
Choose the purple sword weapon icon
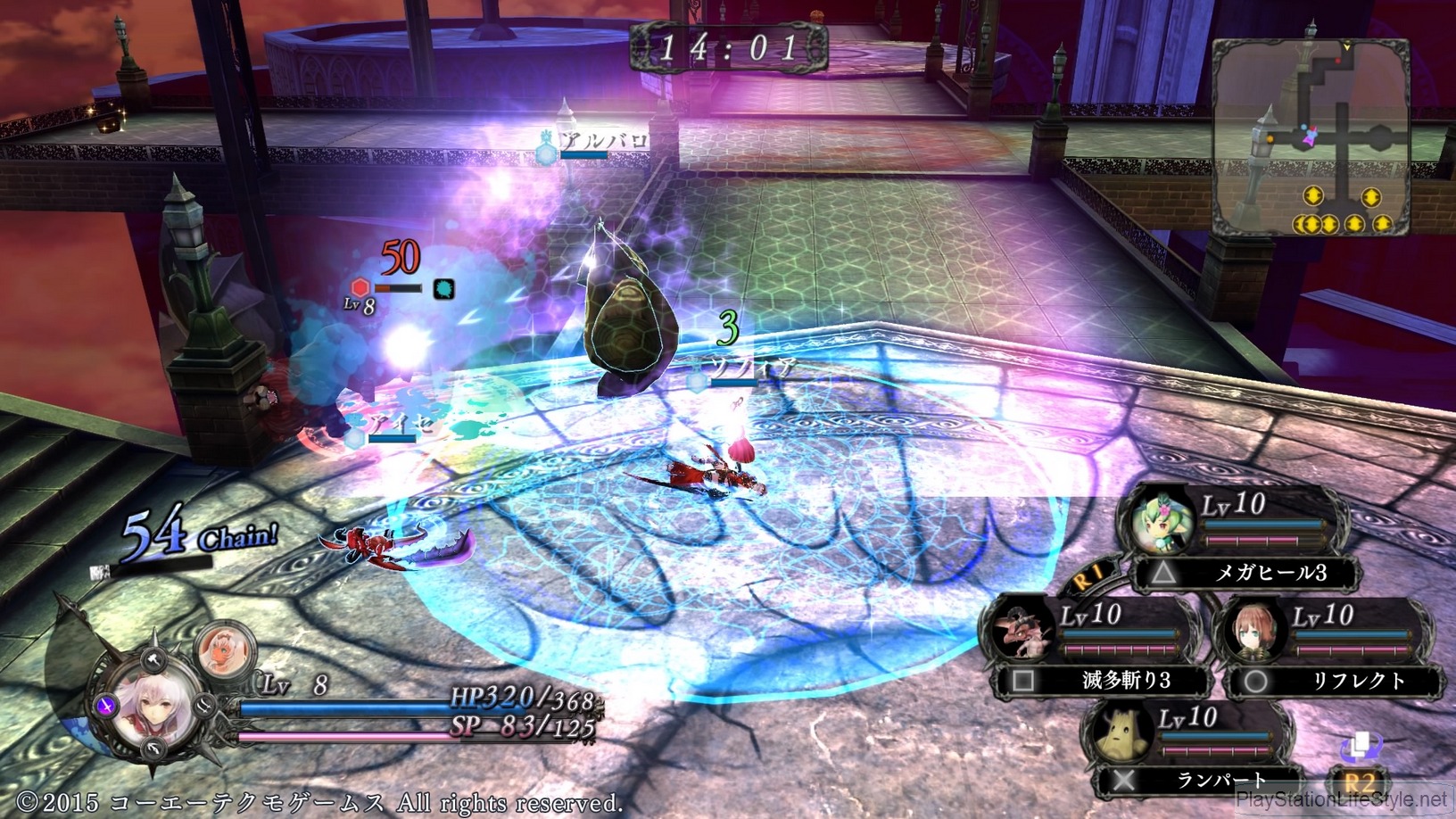107,706
